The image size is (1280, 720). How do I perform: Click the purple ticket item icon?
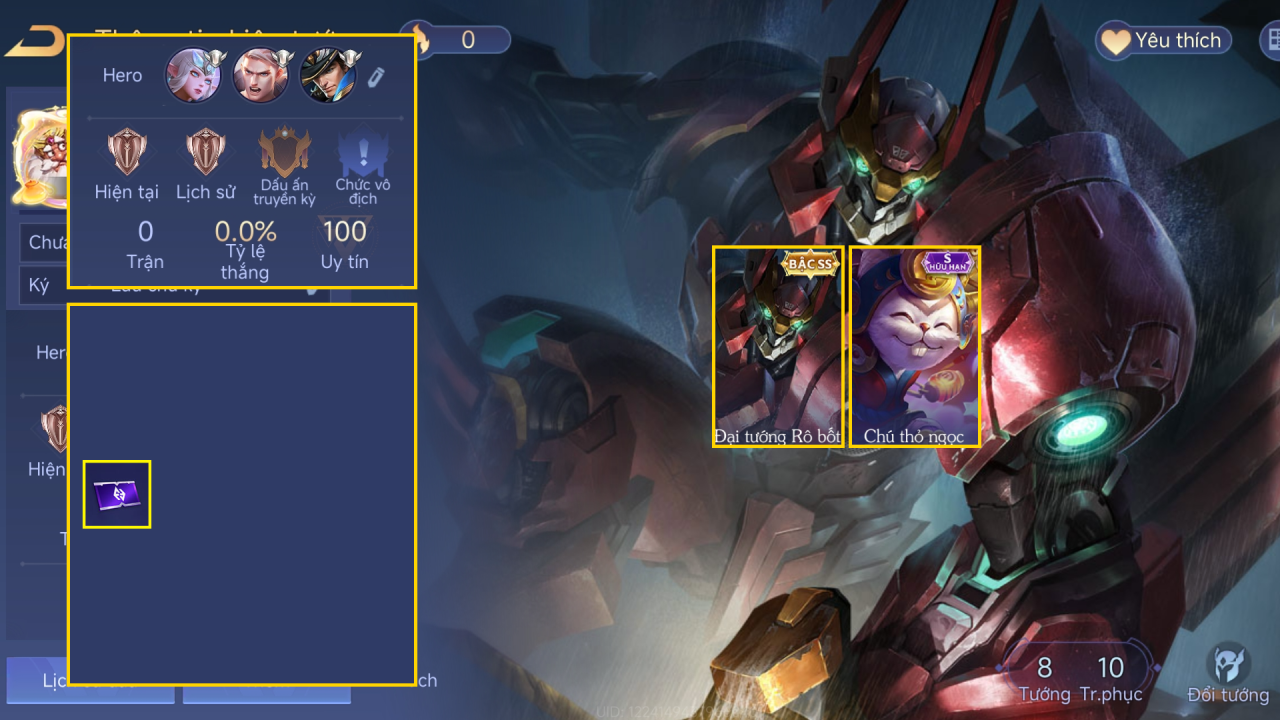click(x=117, y=494)
